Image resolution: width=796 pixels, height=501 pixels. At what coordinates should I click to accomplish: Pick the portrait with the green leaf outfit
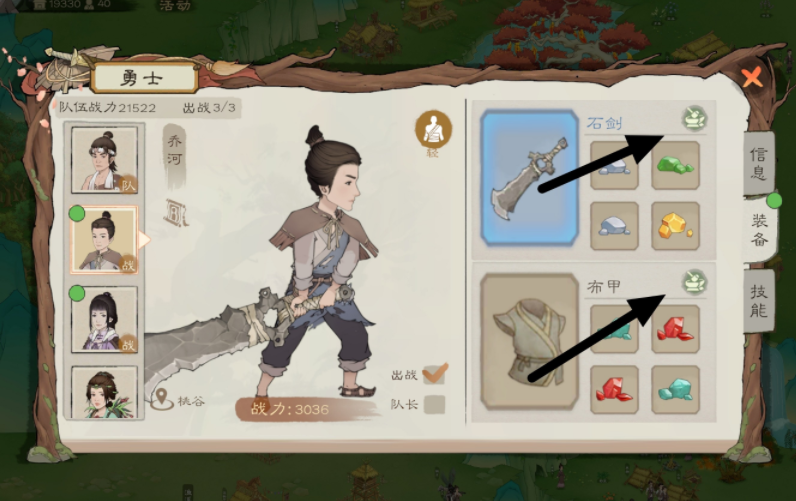coord(104,392)
